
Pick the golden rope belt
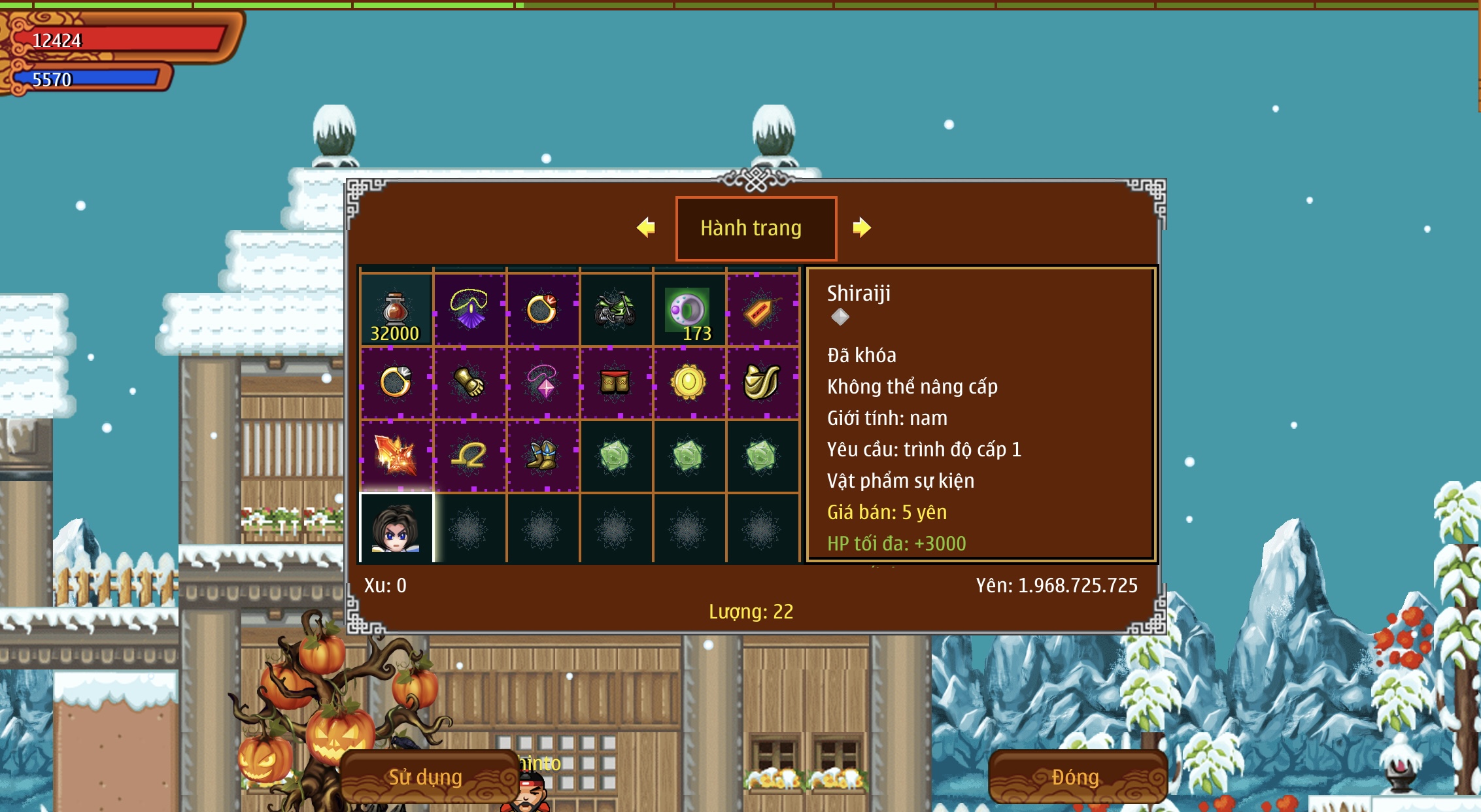(x=469, y=456)
